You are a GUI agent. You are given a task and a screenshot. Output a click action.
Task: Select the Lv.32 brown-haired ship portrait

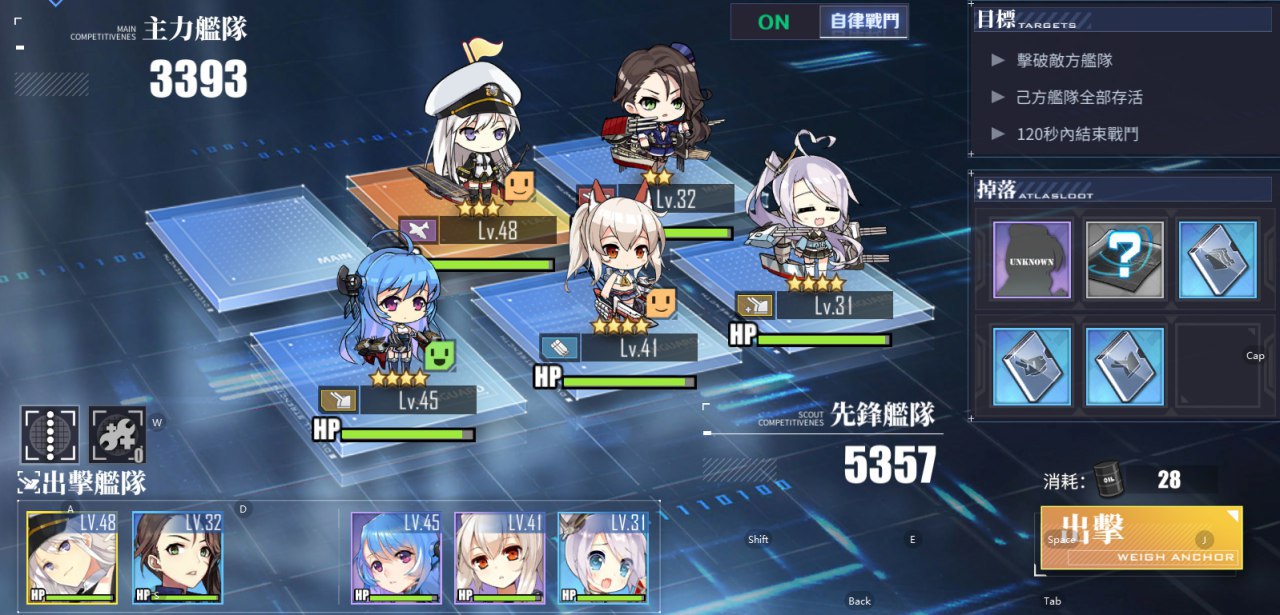[177, 558]
